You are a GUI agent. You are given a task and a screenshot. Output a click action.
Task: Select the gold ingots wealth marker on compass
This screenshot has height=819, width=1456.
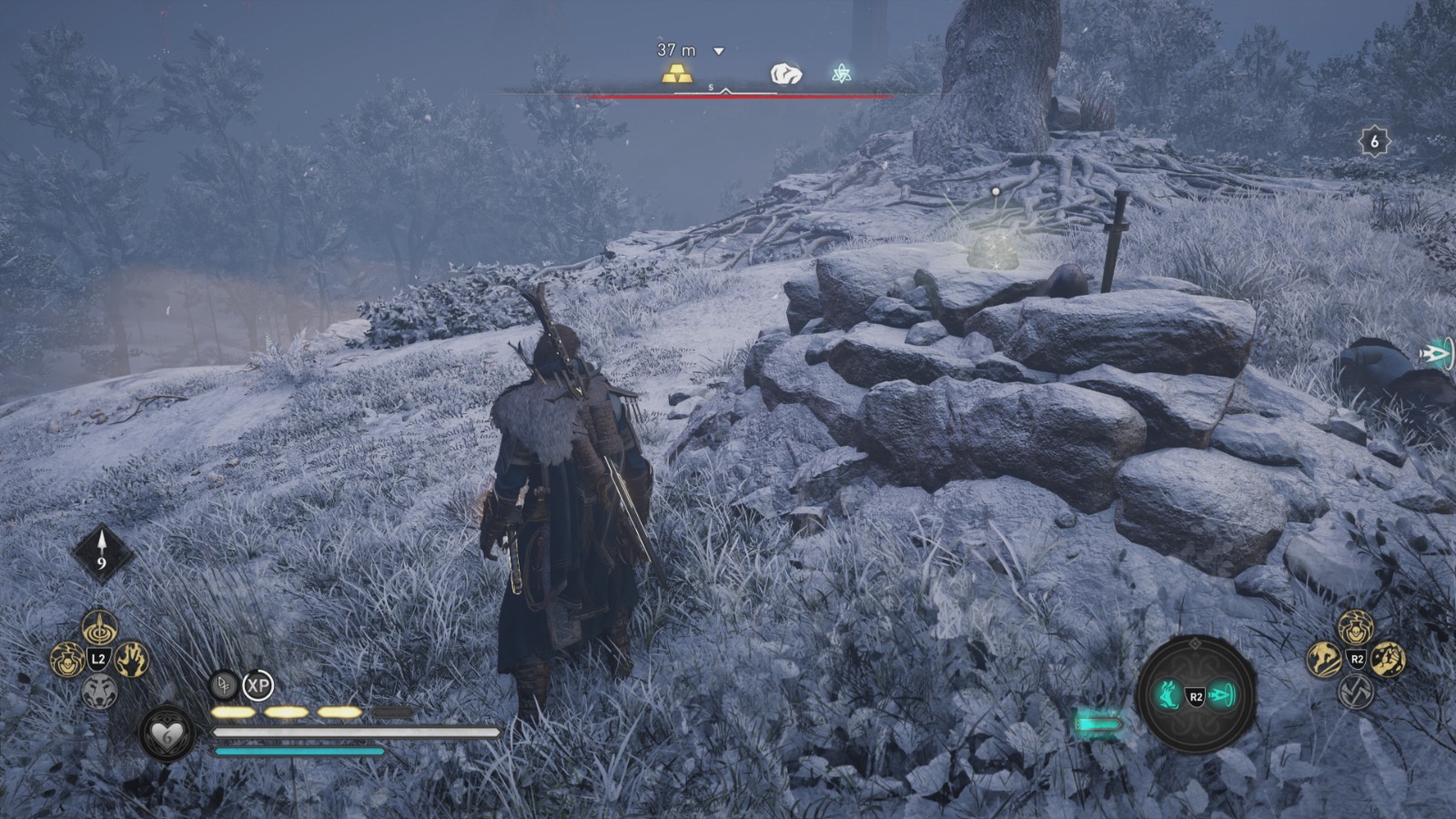[x=676, y=74]
